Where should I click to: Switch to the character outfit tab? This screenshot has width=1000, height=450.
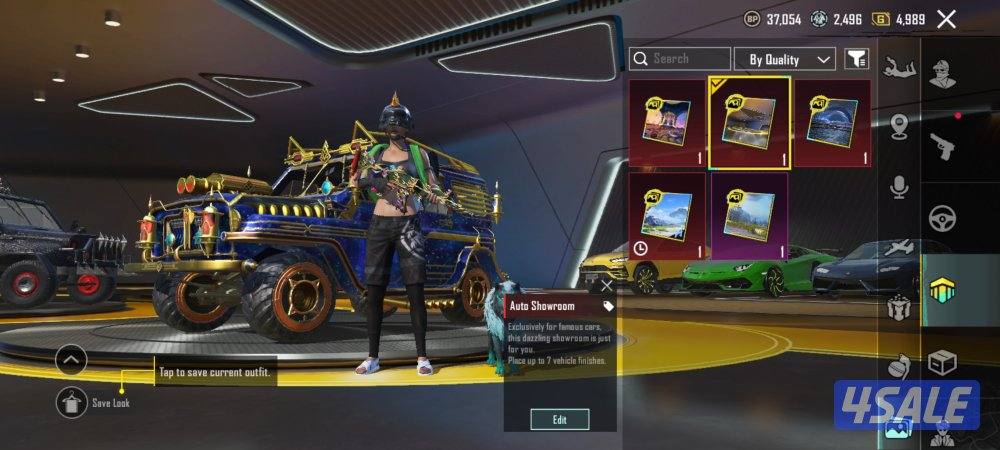pos(941,73)
